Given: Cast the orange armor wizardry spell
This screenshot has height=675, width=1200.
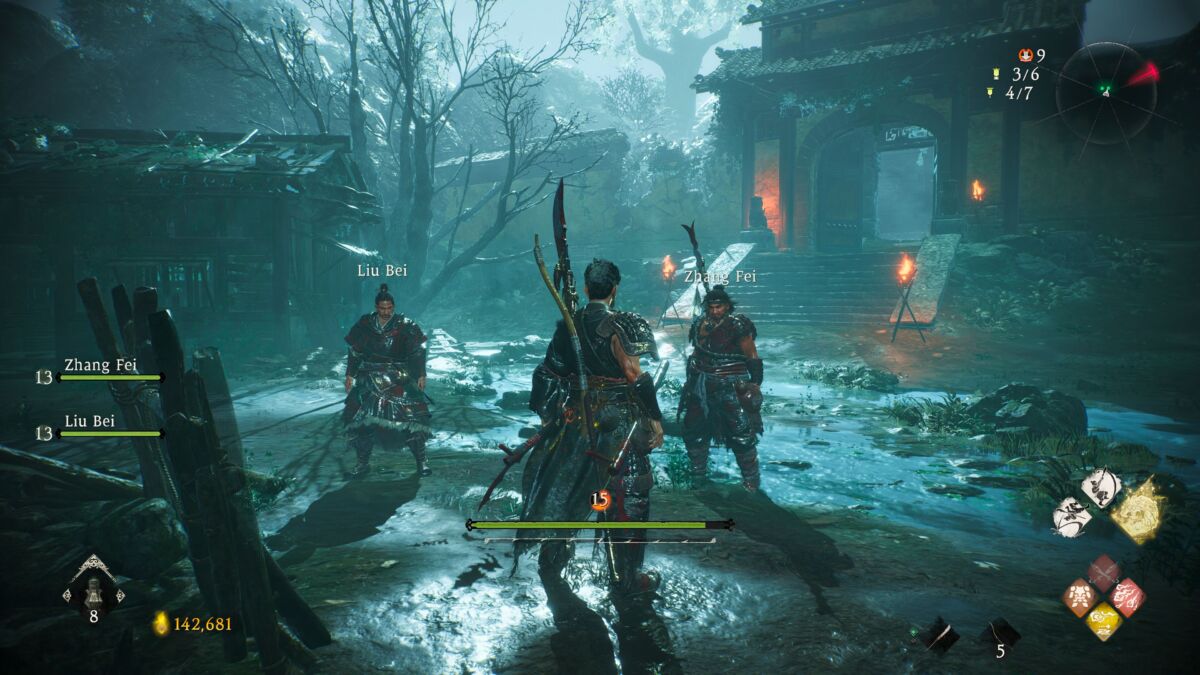Looking at the screenshot, I should 1081,597.
